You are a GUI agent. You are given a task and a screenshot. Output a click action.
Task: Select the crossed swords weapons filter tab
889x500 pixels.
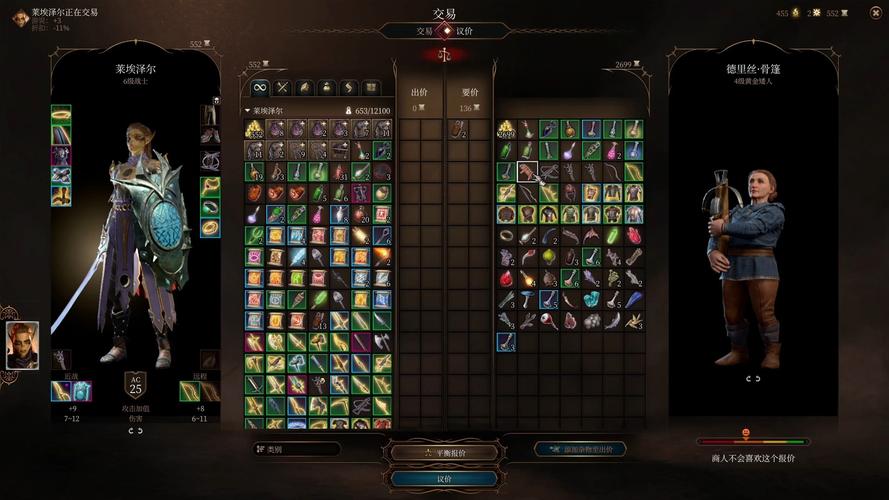282,88
